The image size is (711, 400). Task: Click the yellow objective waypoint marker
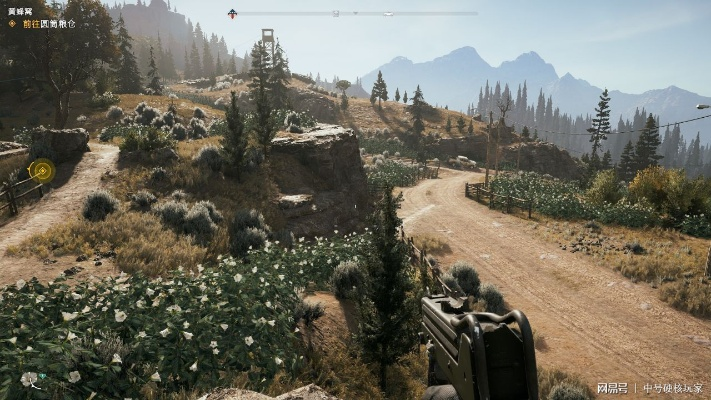click(41, 170)
